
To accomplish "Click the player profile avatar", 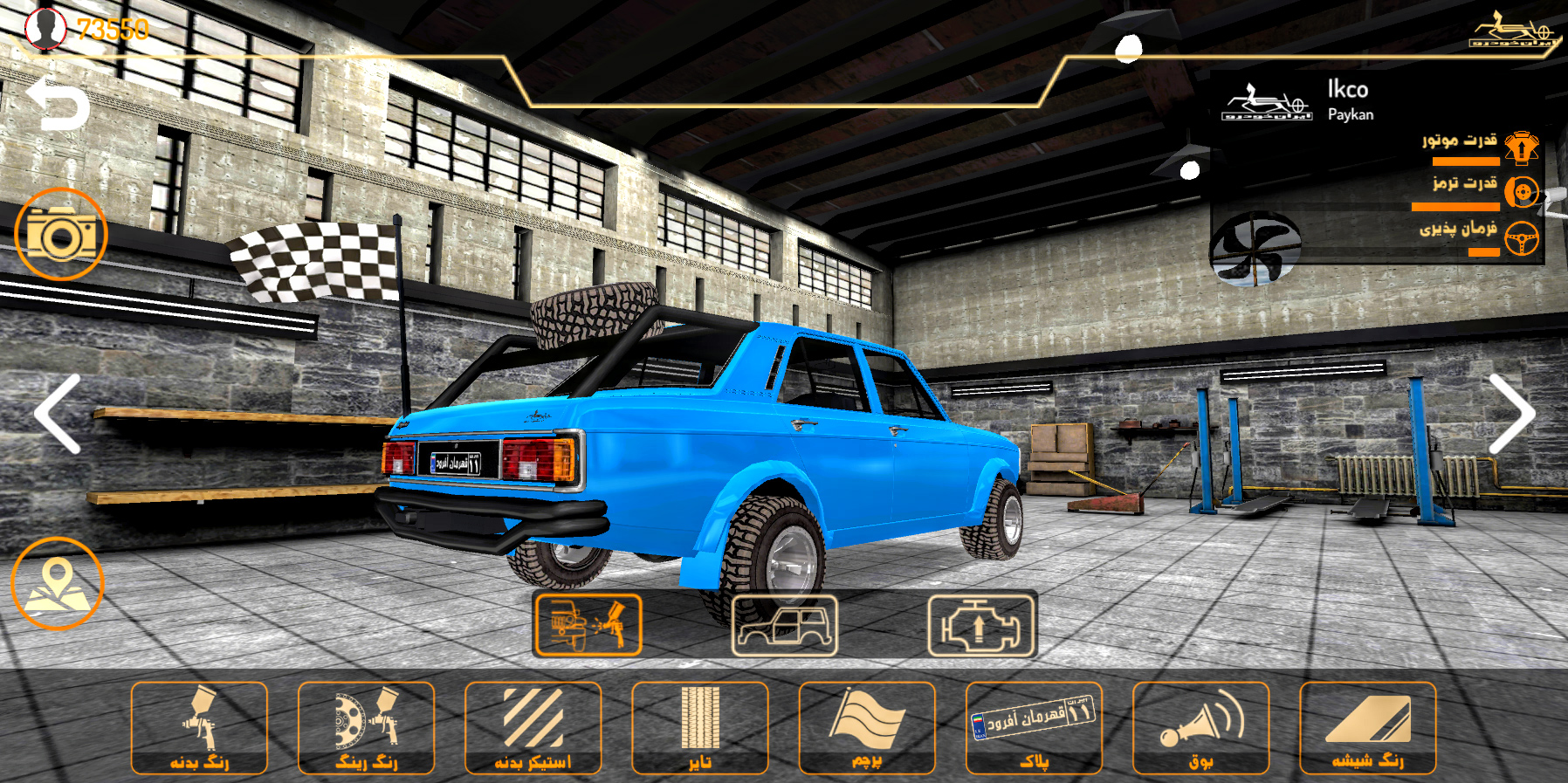I will (x=45, y=28).
